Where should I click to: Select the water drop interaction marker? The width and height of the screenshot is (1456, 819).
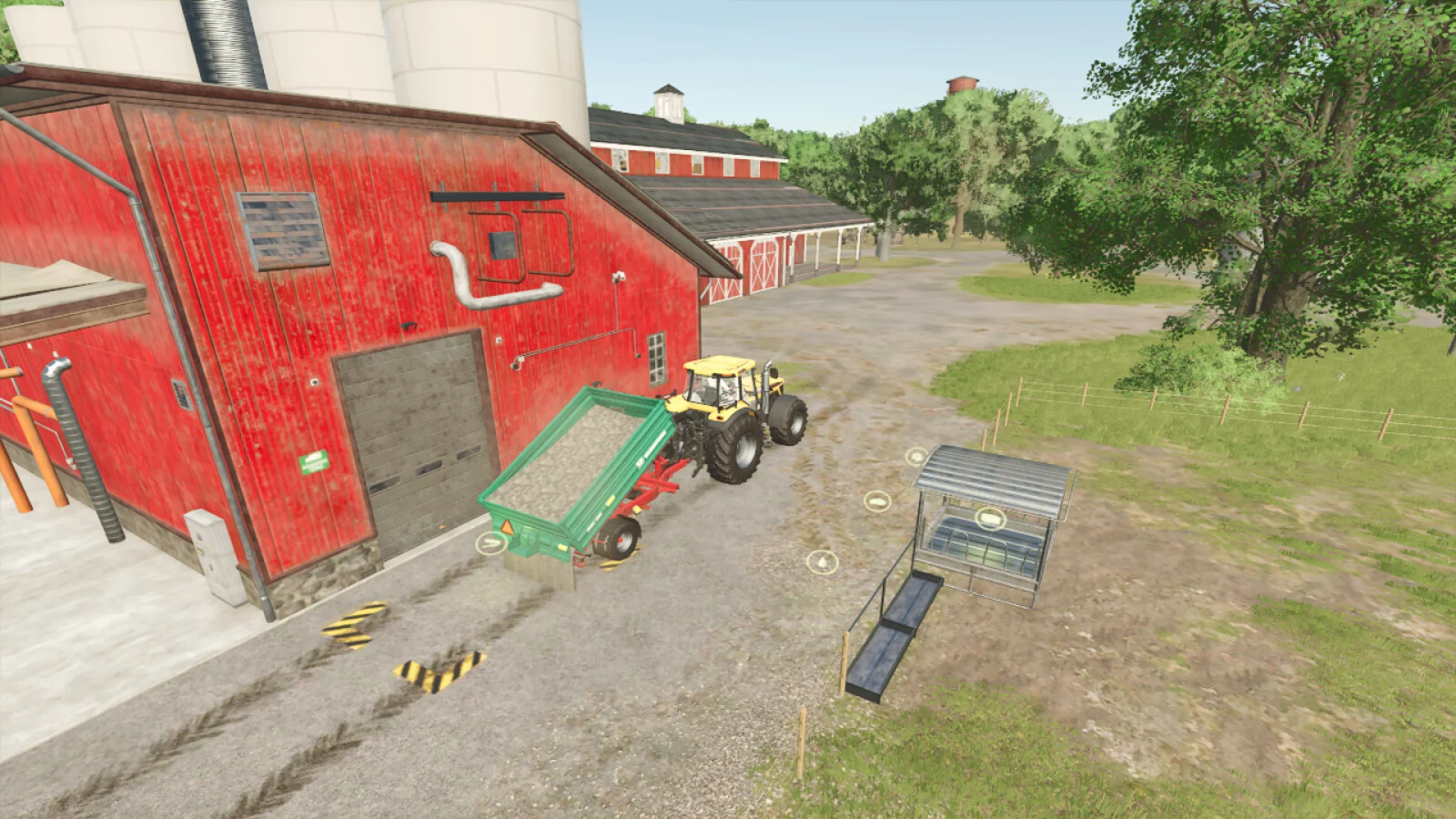(x=823, y=563)
